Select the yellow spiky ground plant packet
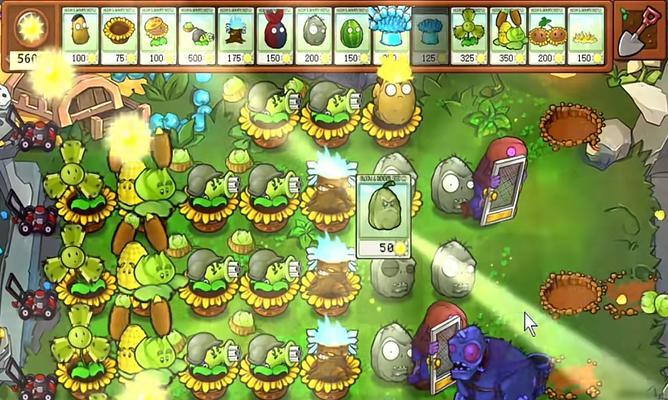This screenshot has height=400, width=668. point(584,36)
